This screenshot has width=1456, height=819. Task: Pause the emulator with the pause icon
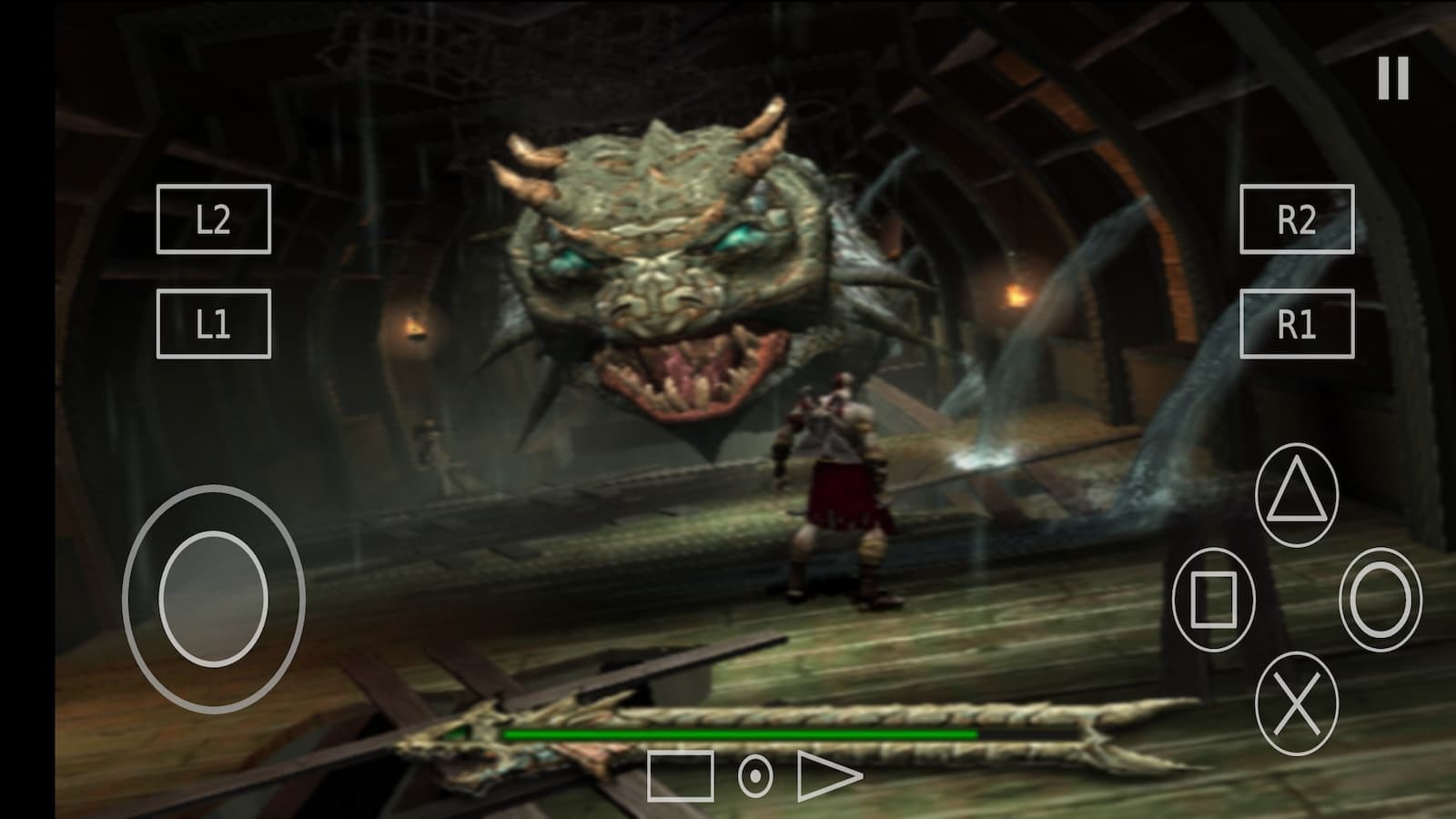[x=1392, y=78]
